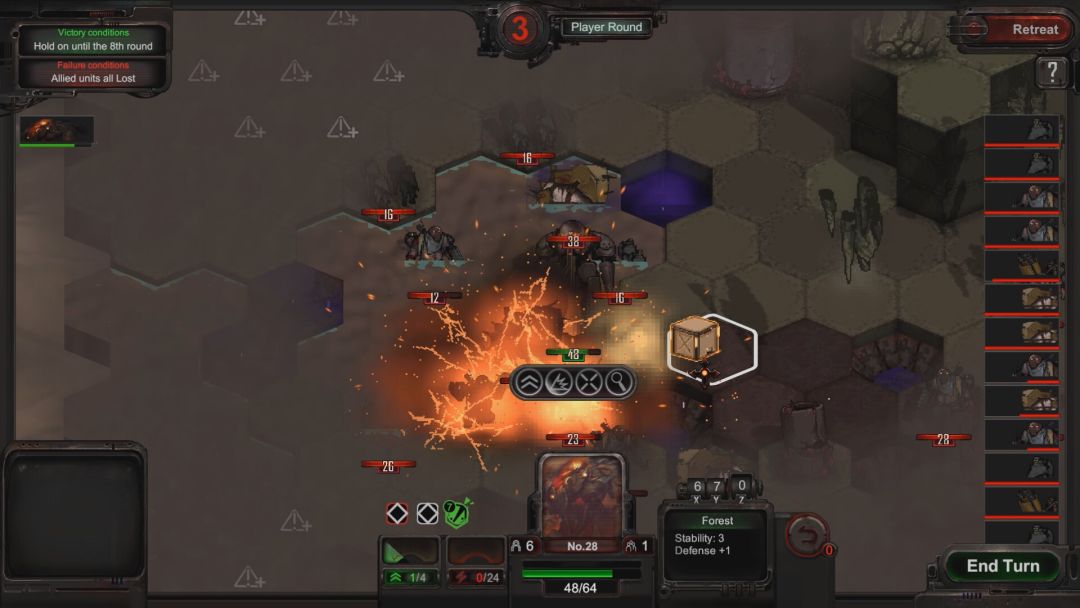
Task: Inspect with the magnifying glass action
Action: 618,382
